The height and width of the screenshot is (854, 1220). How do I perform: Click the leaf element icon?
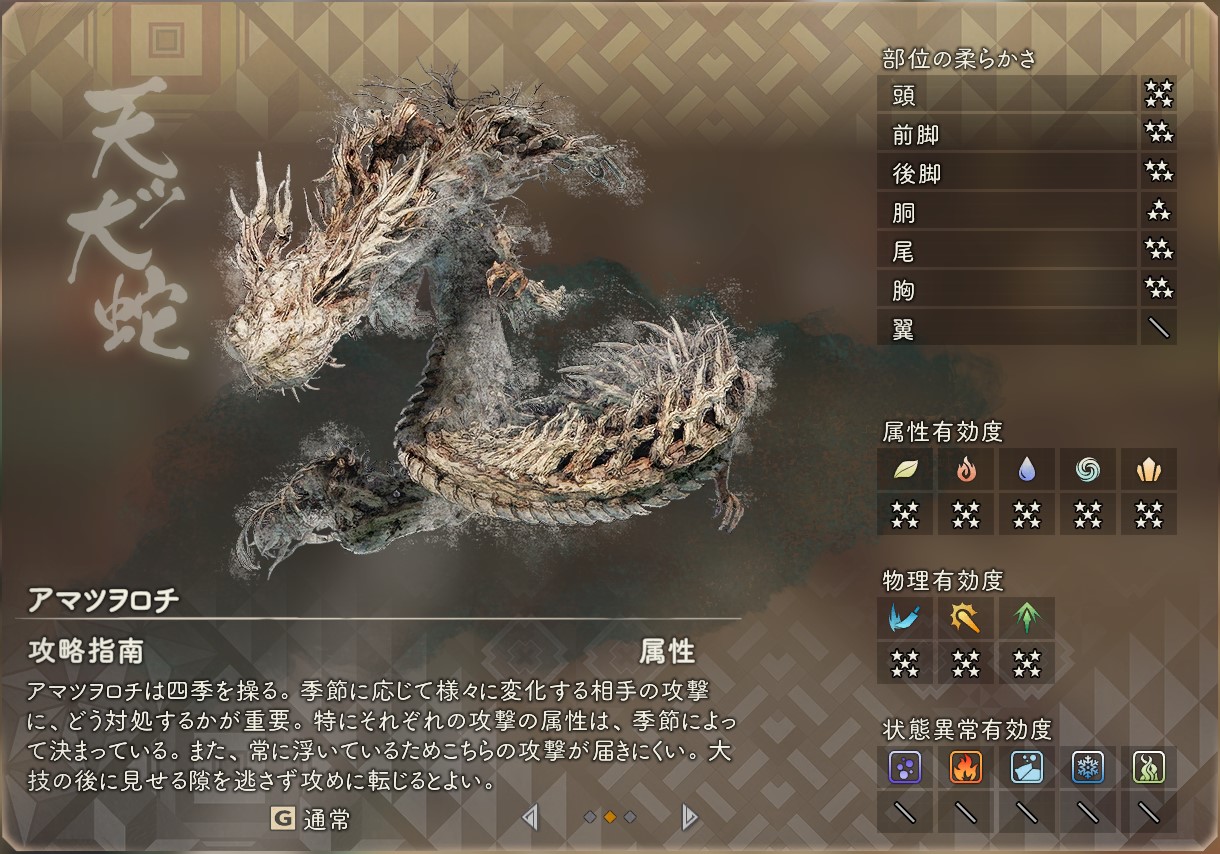pos(905,468)
